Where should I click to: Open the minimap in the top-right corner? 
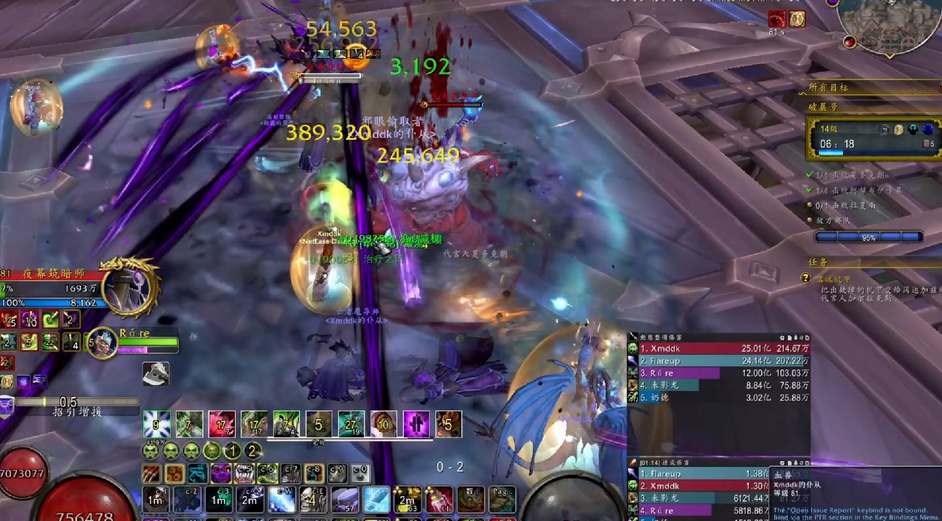[x=891, y=24]
